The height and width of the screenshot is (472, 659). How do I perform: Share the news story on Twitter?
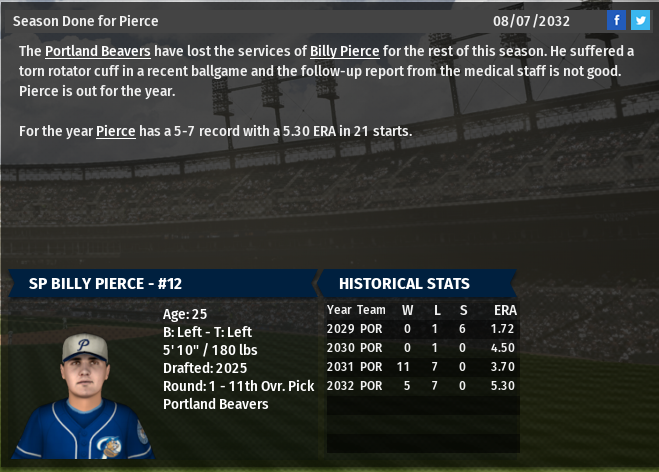(x=640, y=20)
